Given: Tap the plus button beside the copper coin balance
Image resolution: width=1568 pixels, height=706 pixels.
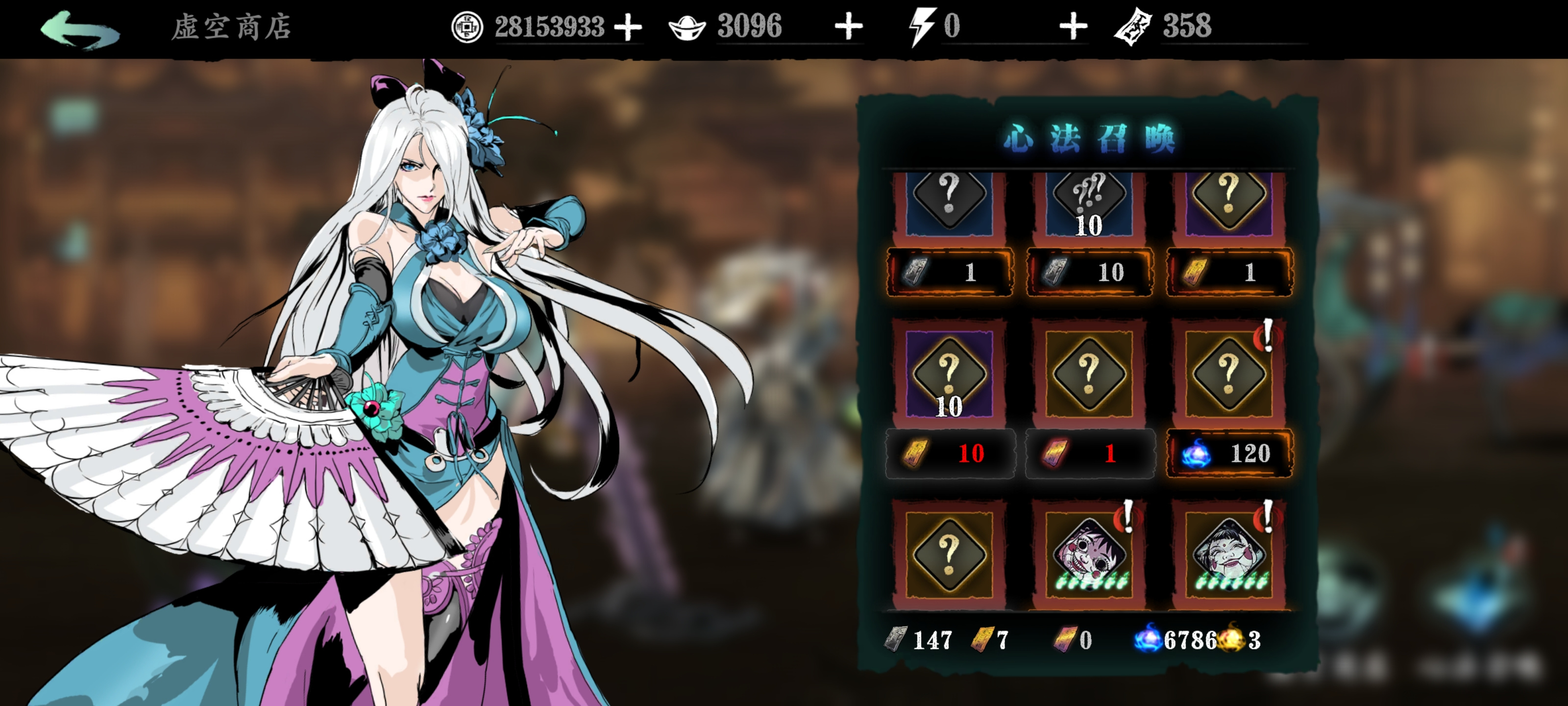Looking at the screenshot, I should [x=628, y=27].
